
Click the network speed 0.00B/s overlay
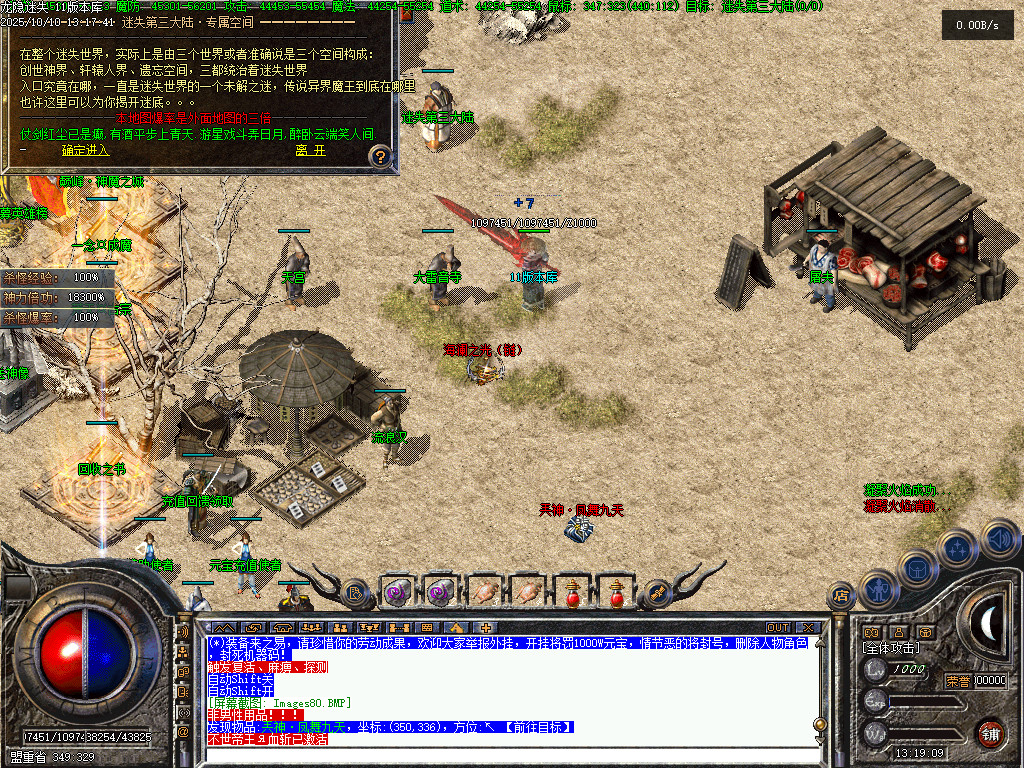977,25
